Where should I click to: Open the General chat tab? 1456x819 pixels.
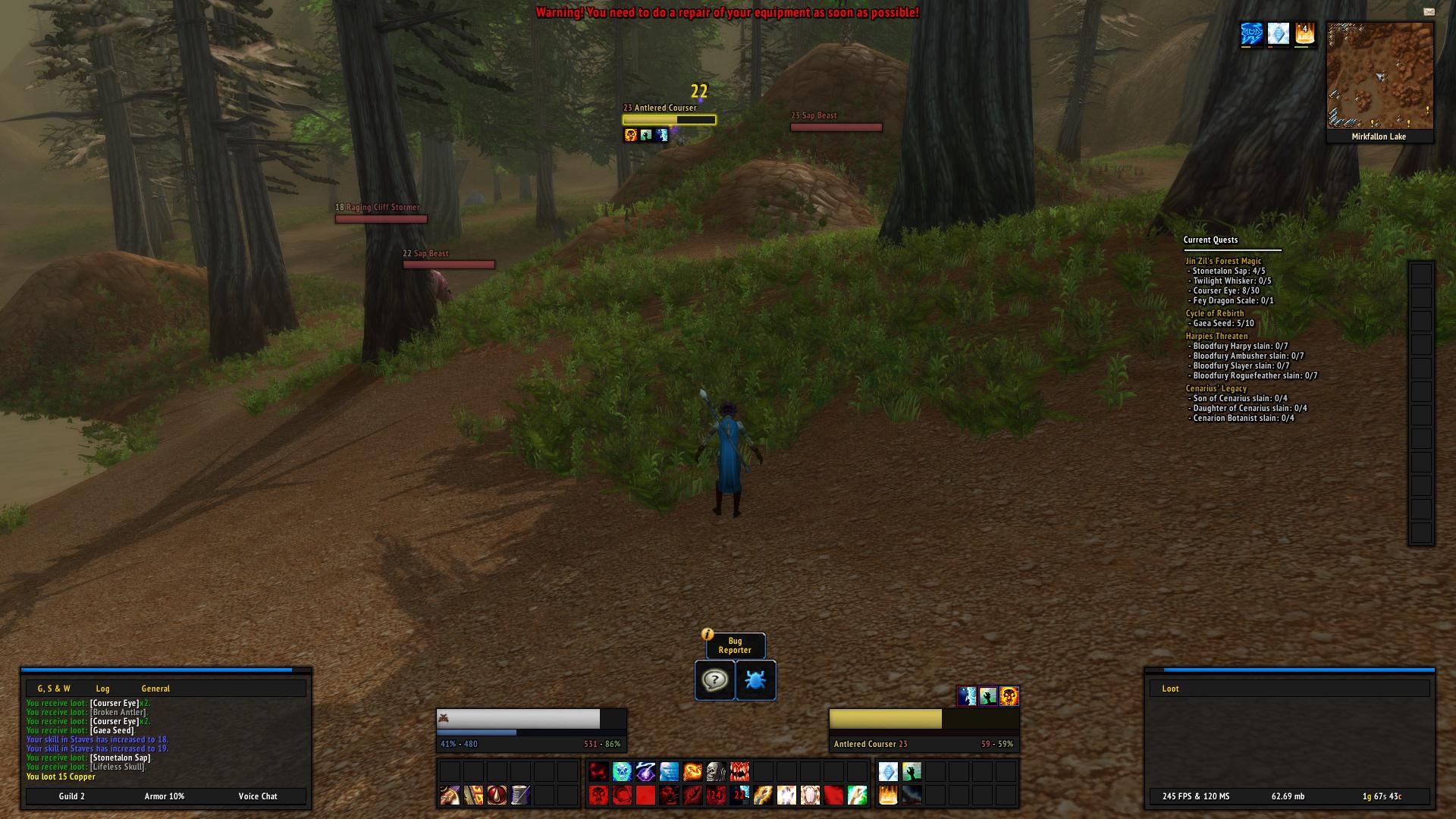coord(155,689)
